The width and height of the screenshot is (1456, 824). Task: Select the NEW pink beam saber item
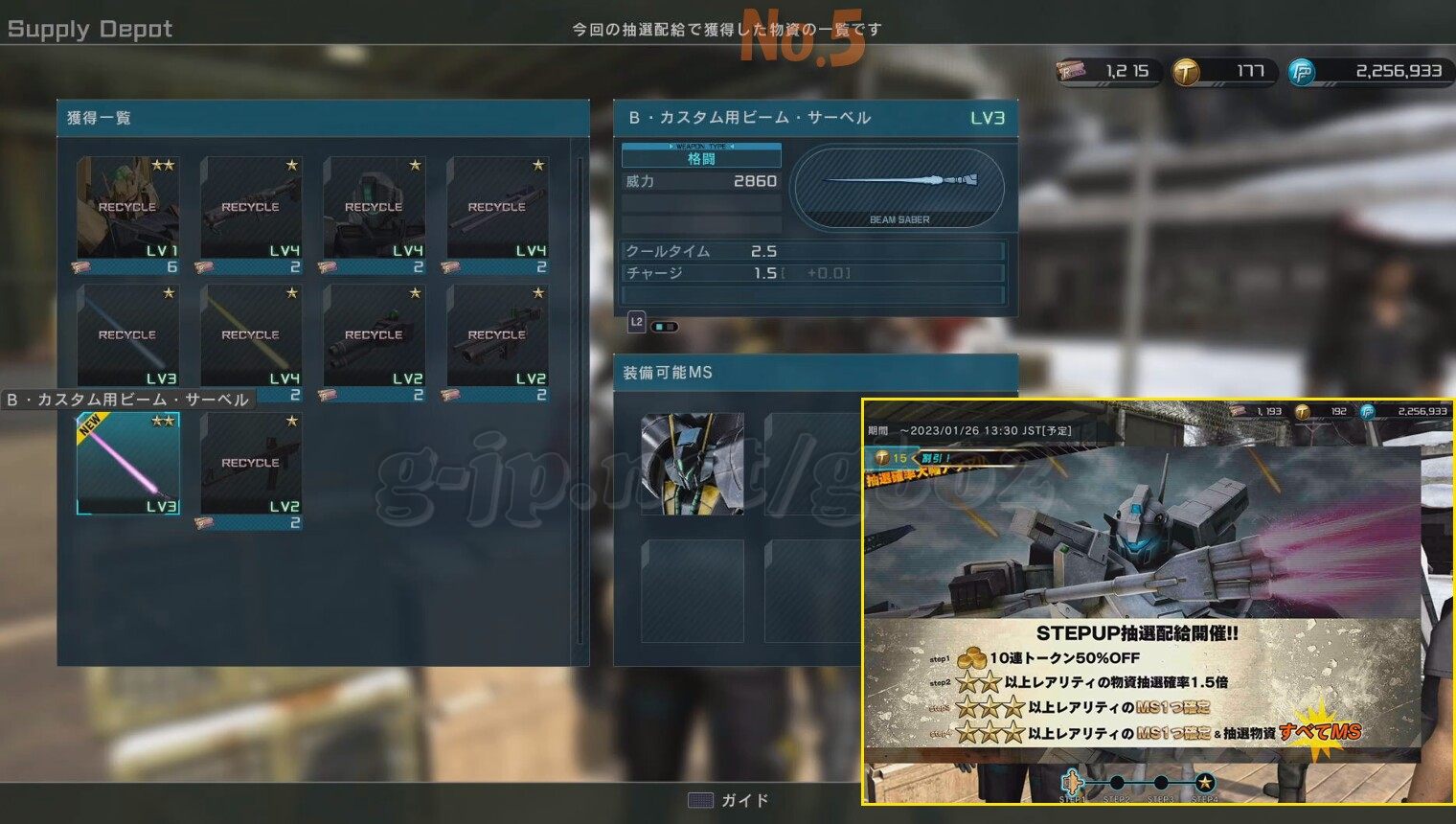coord(127,464)
